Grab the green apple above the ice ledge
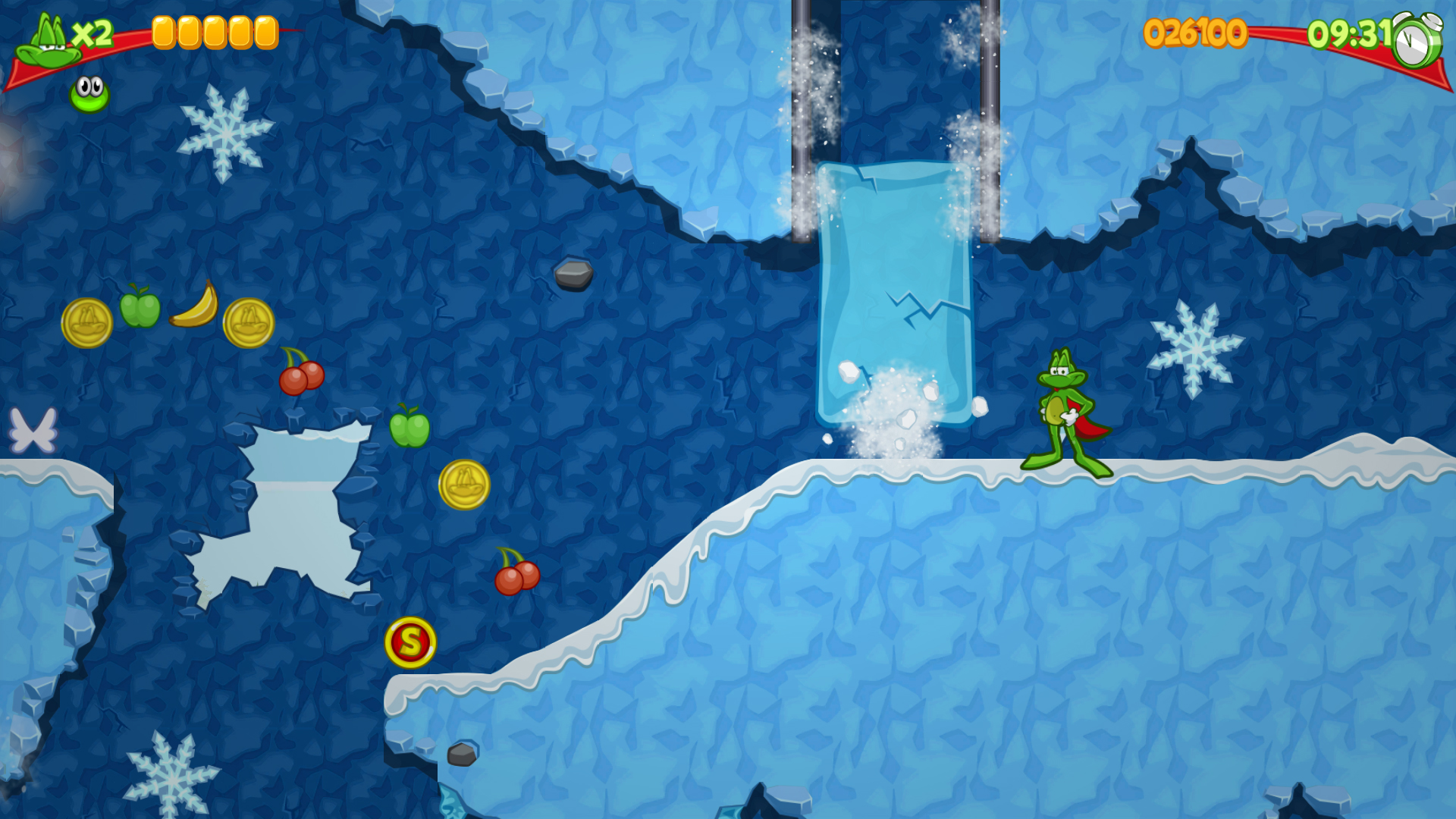1456x819 pixels. click(x=409, y=428)
